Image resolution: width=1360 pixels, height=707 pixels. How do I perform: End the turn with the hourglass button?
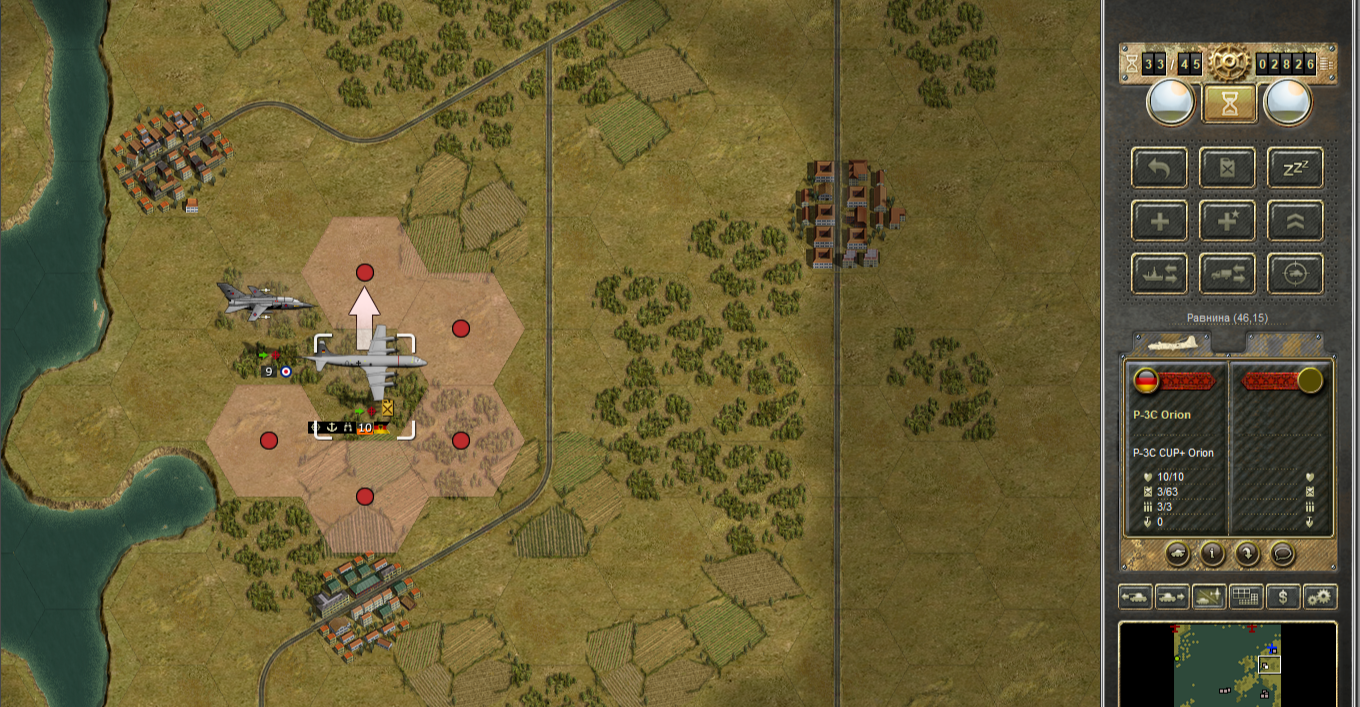1229,102
